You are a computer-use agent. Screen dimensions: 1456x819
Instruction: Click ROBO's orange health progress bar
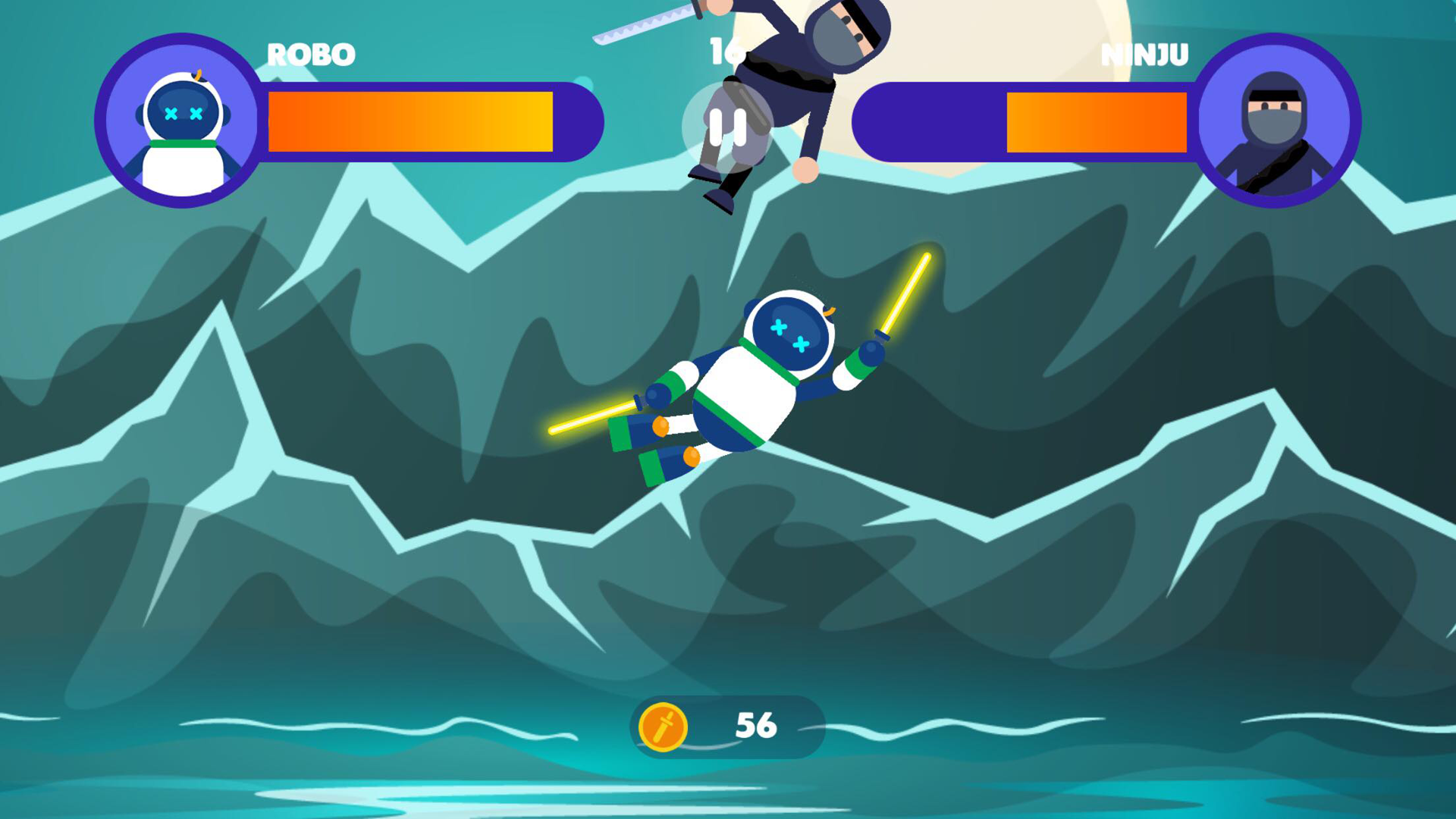point(409,123)
